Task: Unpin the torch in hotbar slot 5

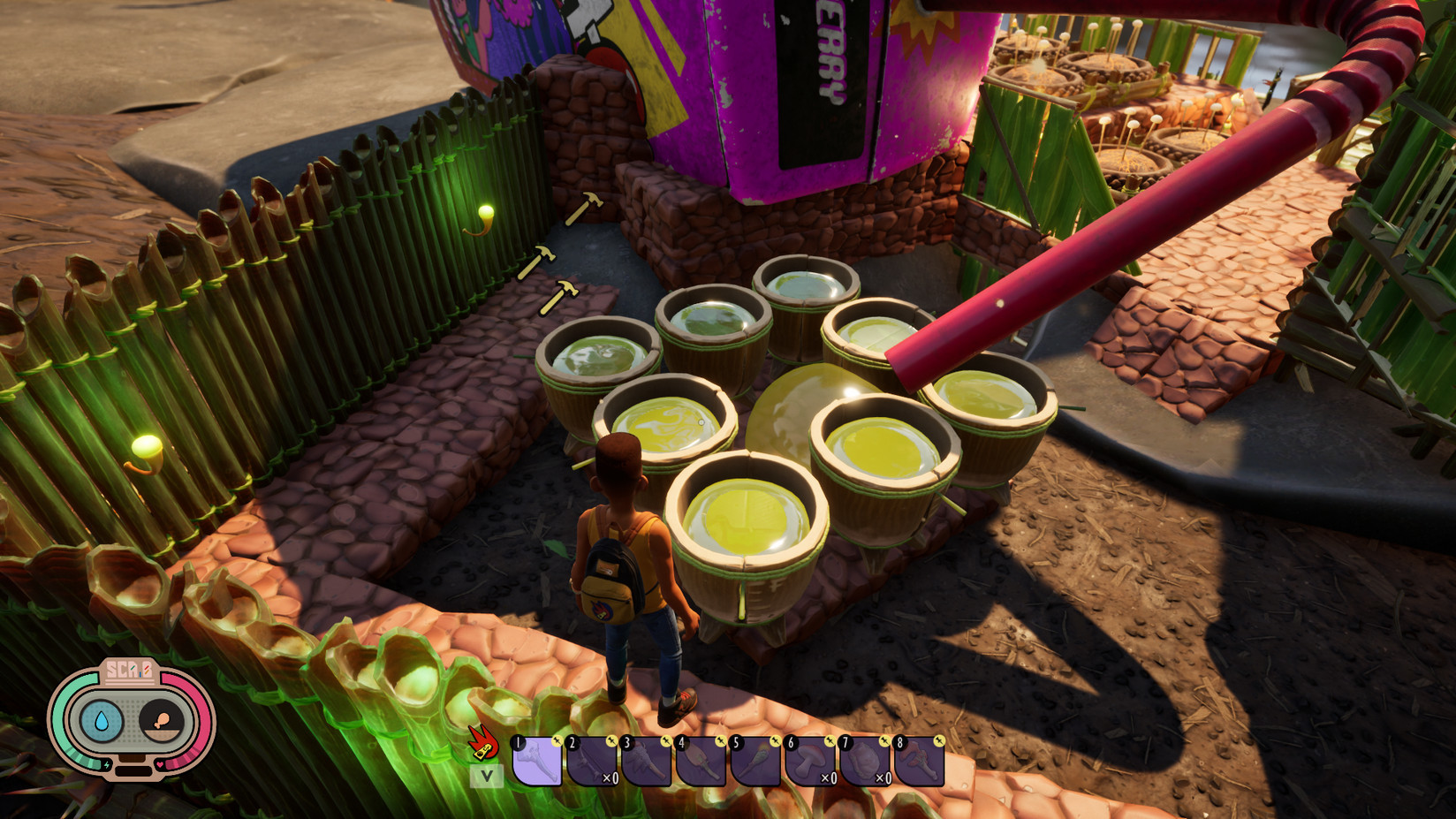Action: click(x=775, y=740)
